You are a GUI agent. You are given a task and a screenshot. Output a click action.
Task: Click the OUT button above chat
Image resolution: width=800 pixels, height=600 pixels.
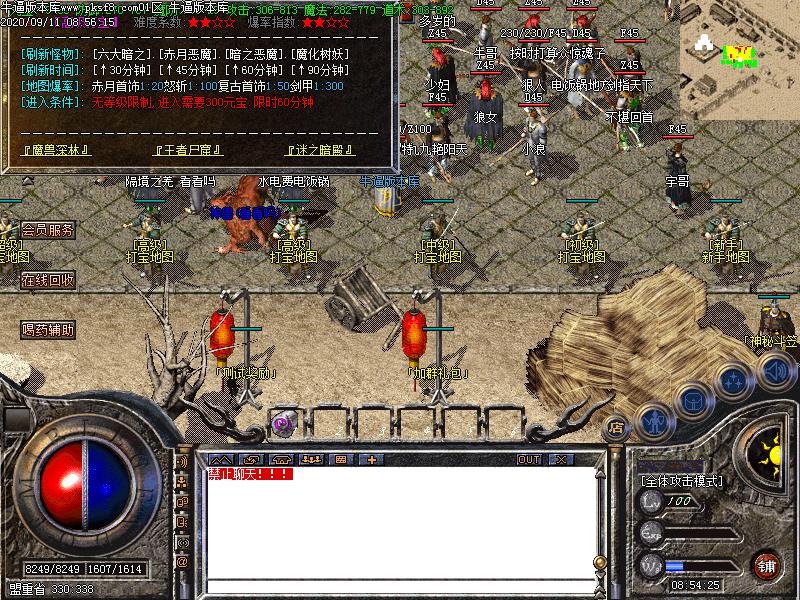coord(529,459)
